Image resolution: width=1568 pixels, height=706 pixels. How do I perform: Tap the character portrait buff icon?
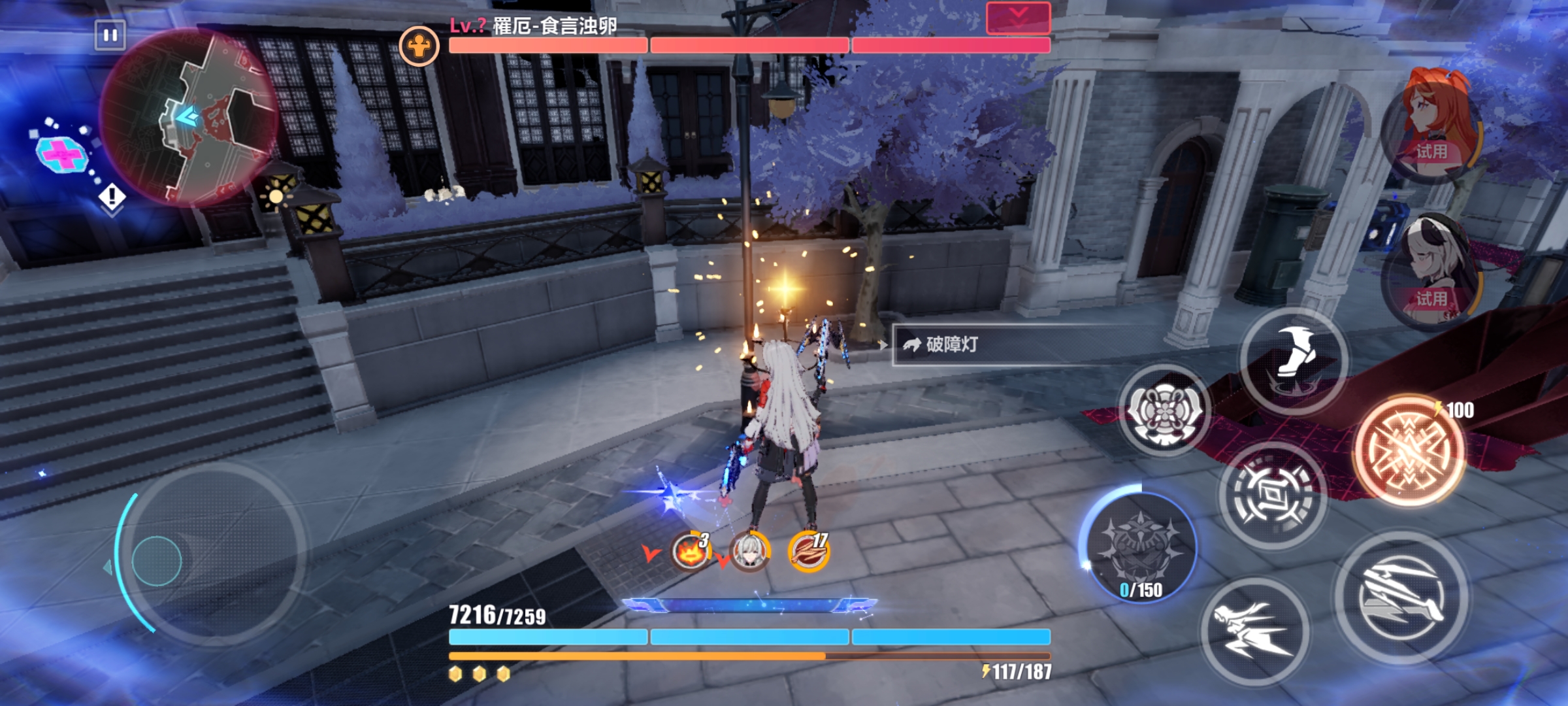(x=749, y=551)
